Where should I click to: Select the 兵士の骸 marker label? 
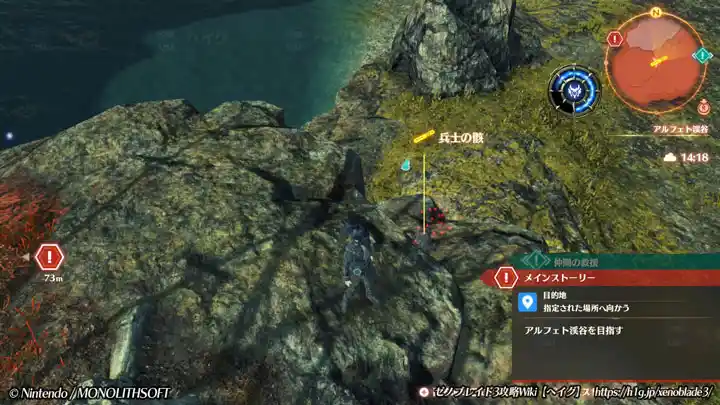pos(460,138)
